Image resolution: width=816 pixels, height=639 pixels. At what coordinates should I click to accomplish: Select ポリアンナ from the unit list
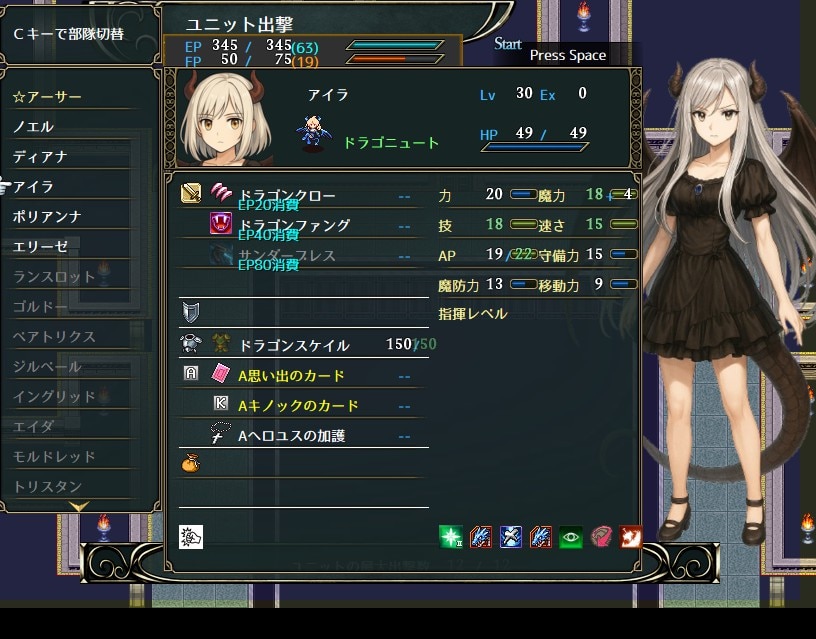click(x=47, y=217)
